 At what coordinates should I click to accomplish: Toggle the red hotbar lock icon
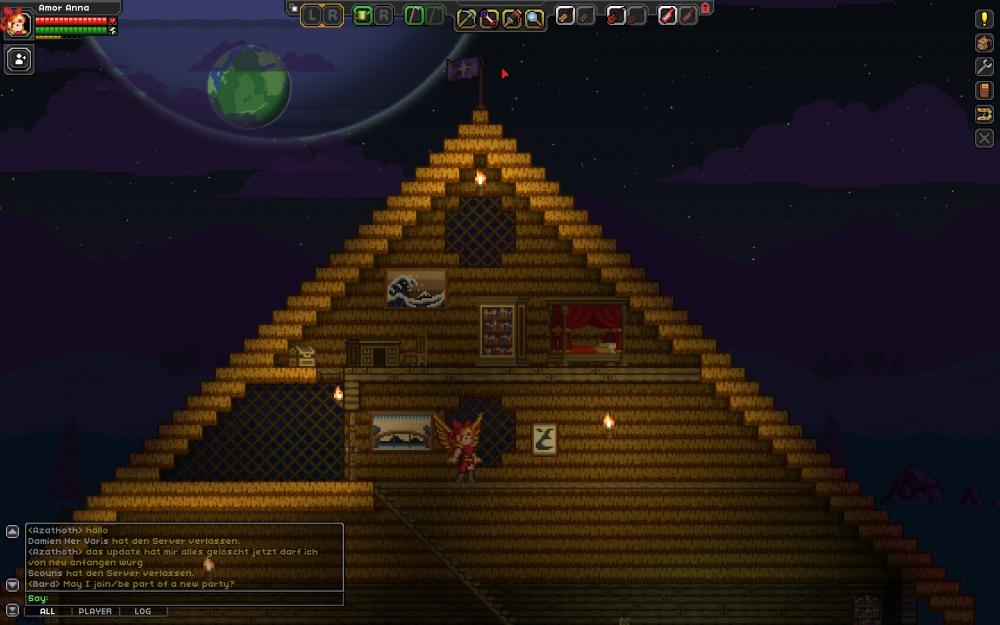(x=705, y=8)
